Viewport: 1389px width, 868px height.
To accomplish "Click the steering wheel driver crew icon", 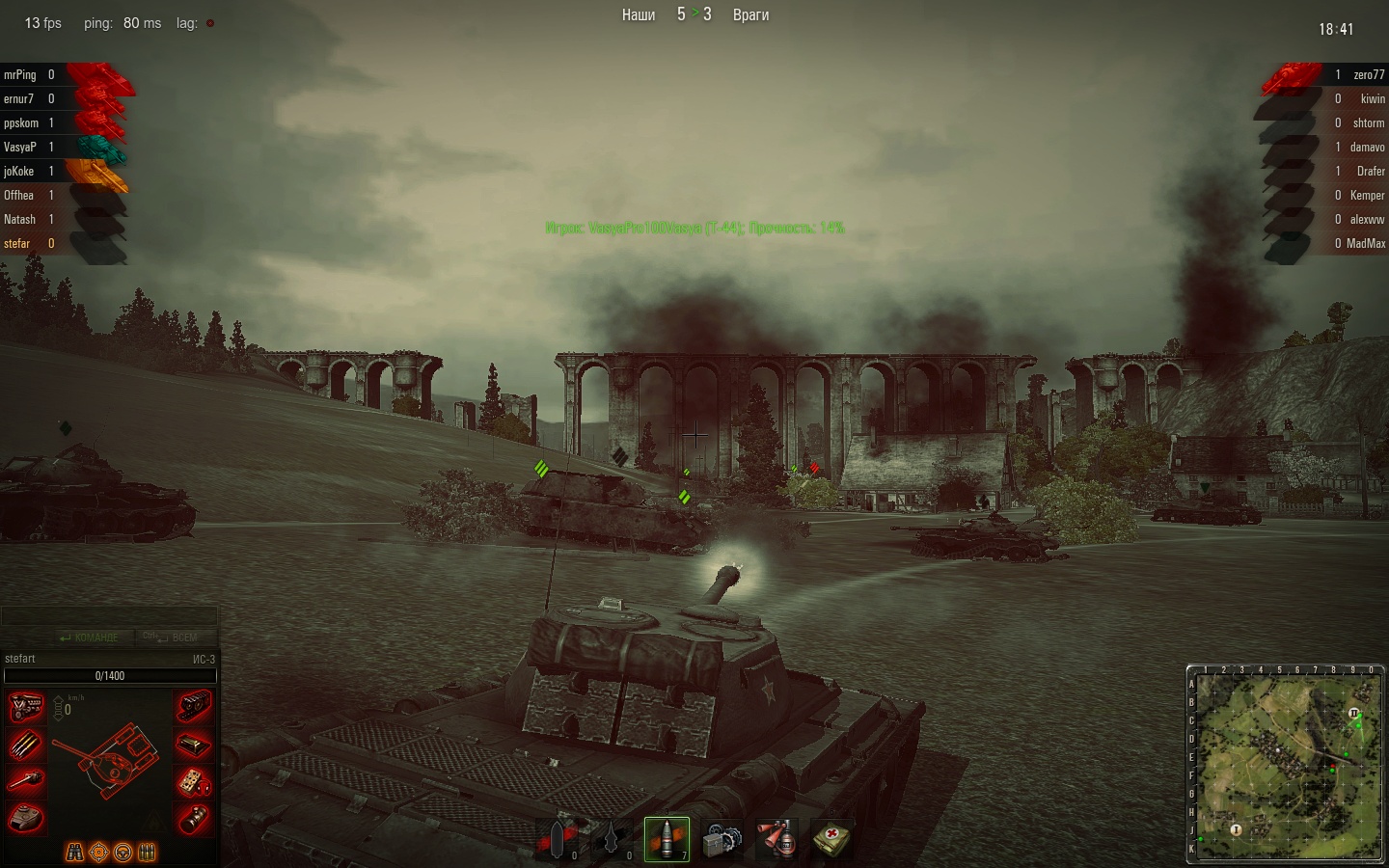I will tap(123, 853).
